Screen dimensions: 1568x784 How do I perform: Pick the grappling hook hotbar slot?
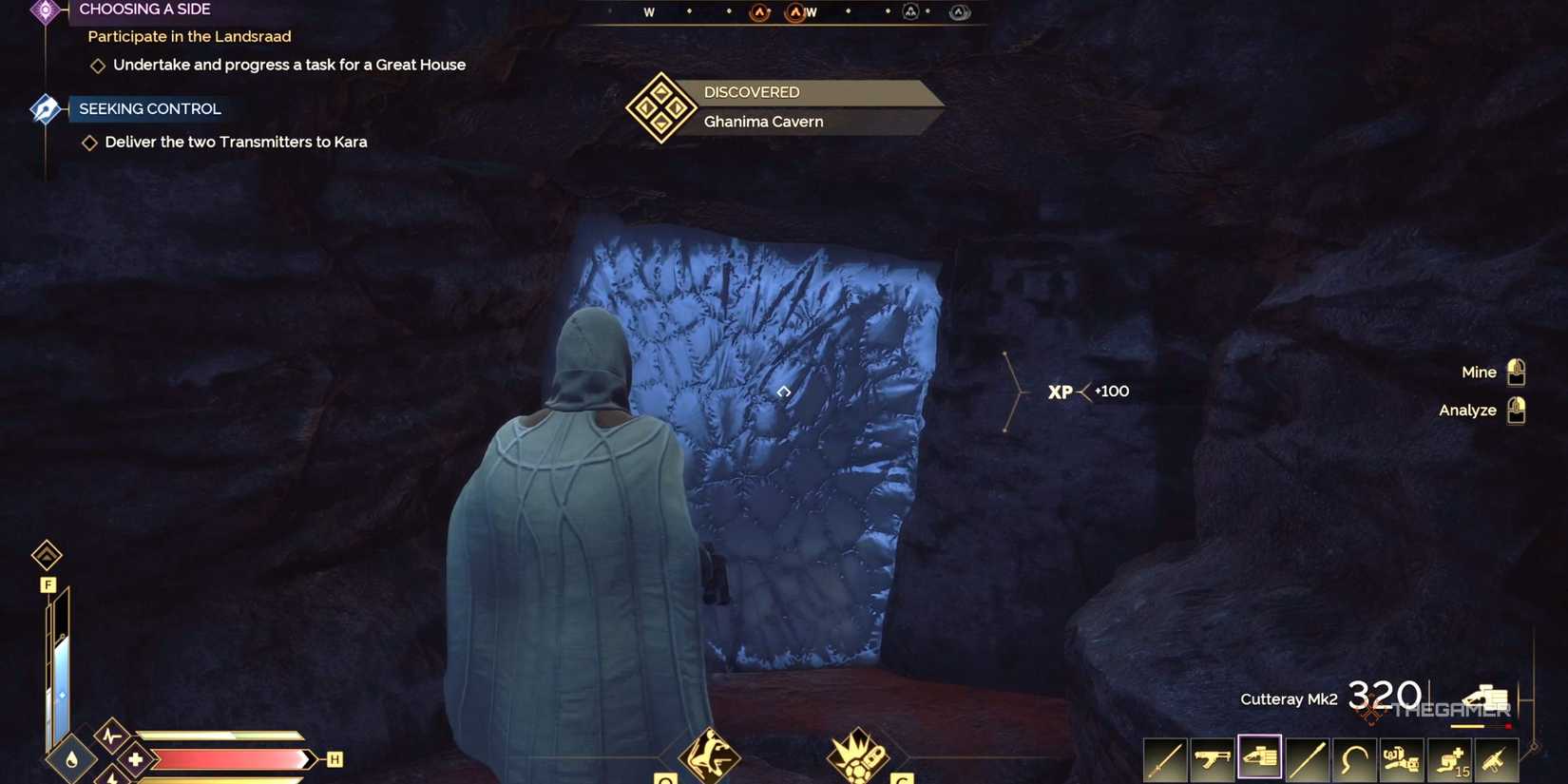[x=1355, y=758]
